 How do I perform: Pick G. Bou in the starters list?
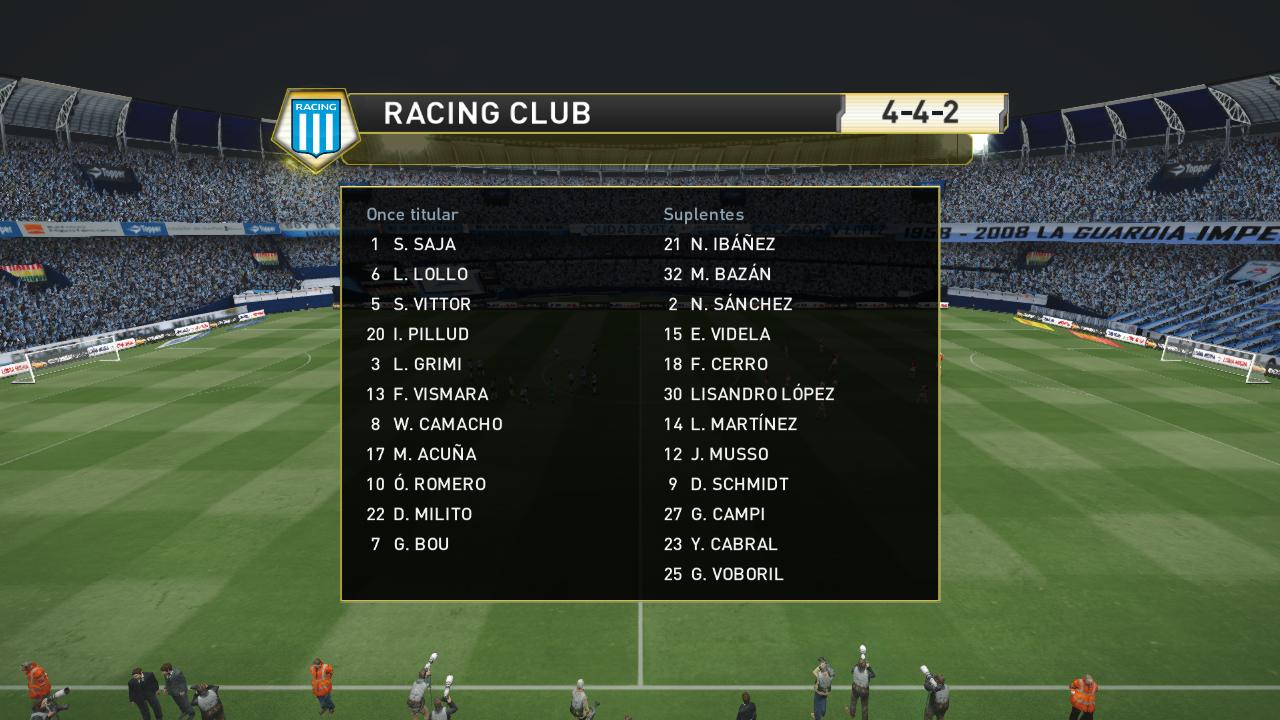click(421, 544)
